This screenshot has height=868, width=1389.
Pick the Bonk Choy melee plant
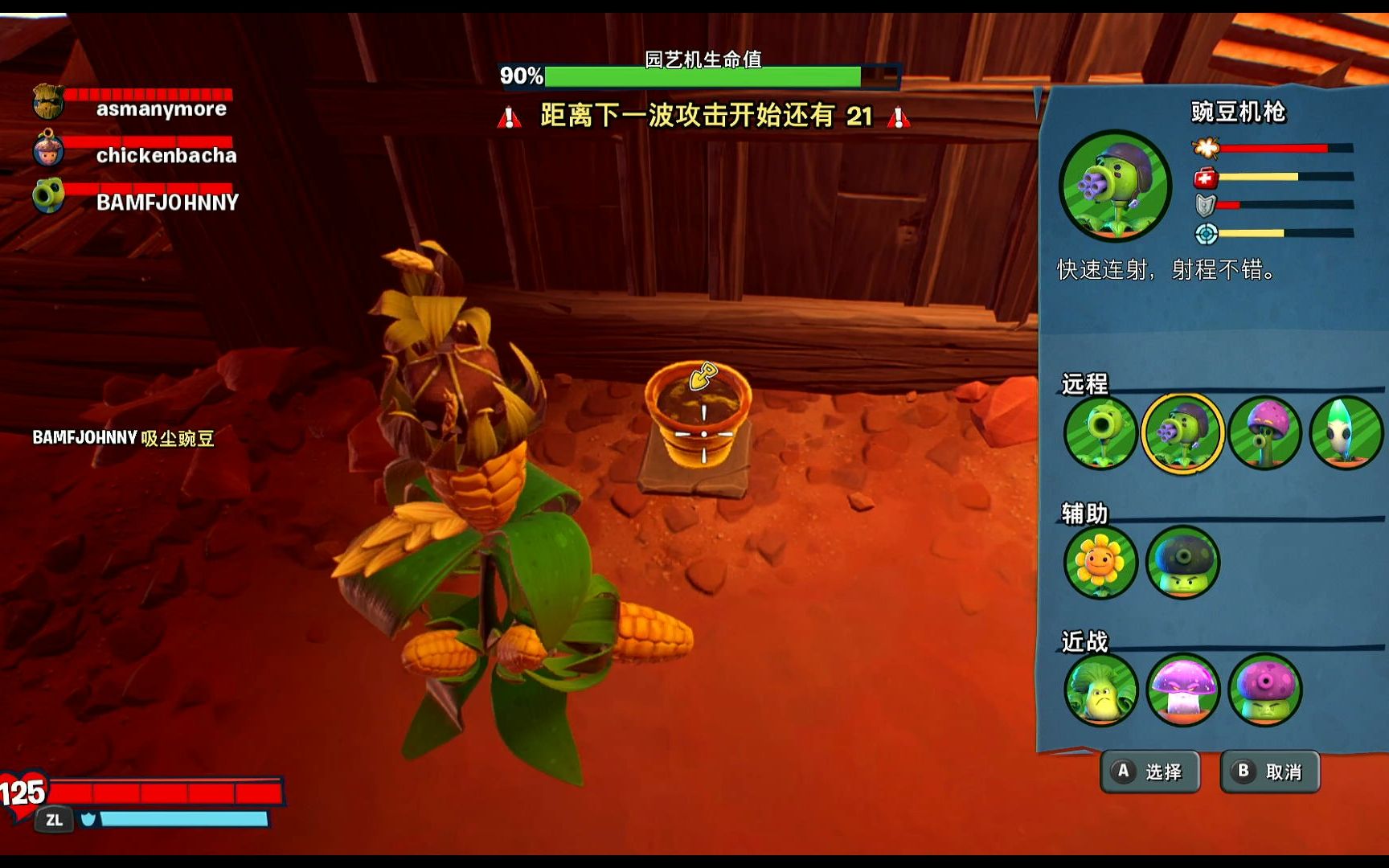1100,690
